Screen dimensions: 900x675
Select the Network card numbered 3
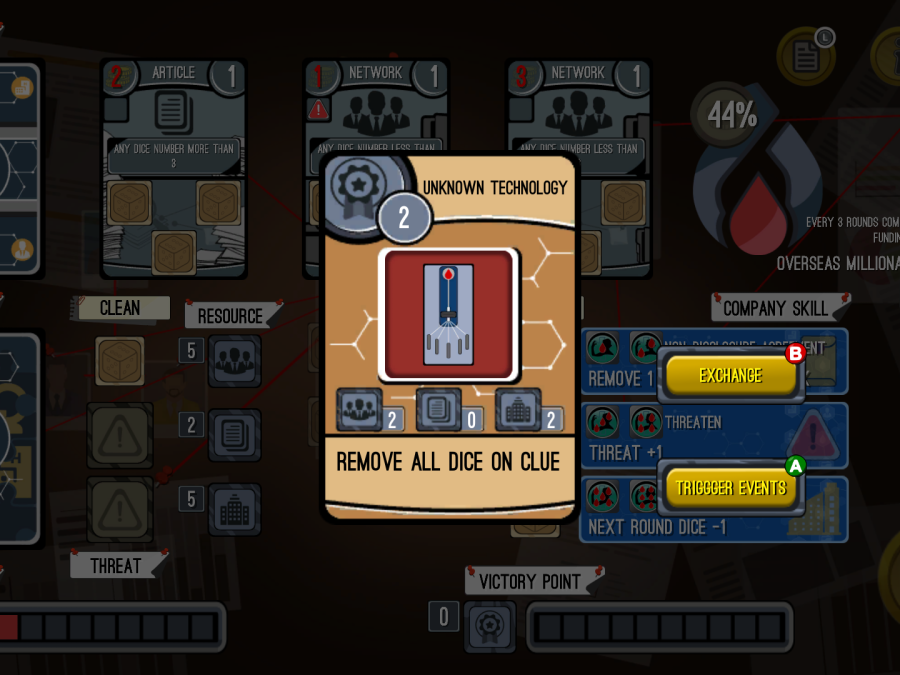coord(578,120)
